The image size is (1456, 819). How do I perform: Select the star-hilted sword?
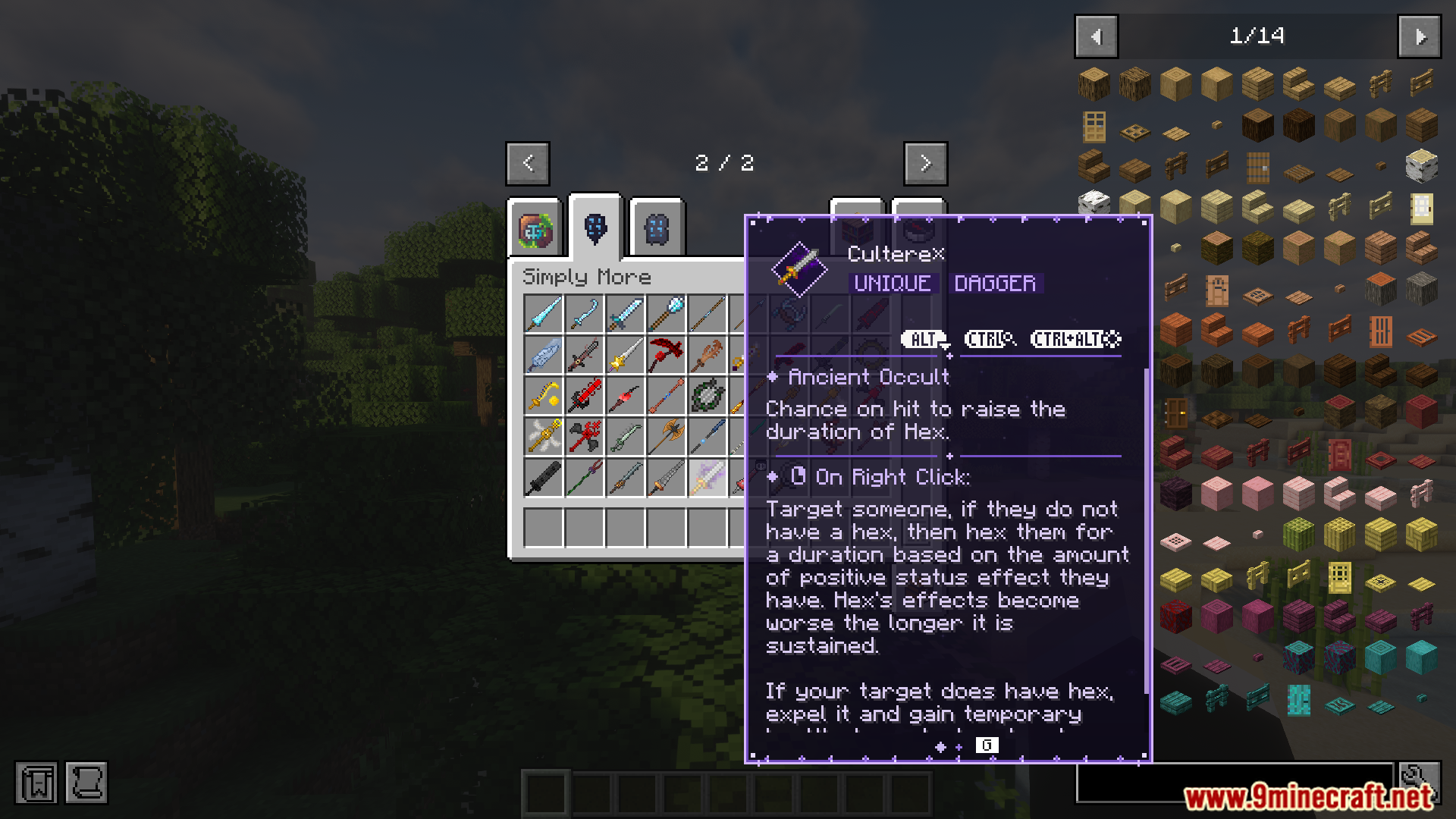[x=625, y=355]
